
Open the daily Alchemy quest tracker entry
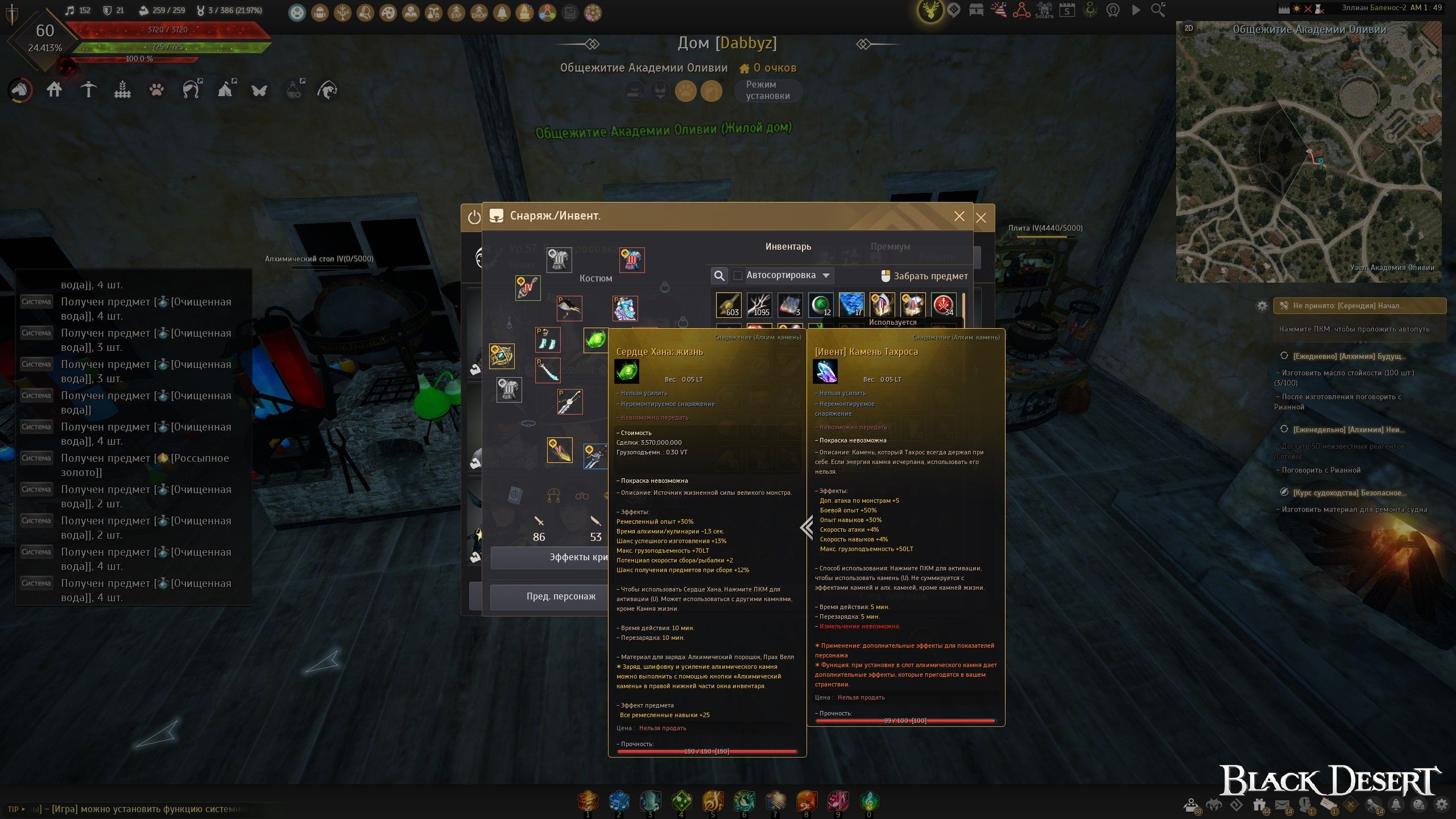(x=1349, y=356)
